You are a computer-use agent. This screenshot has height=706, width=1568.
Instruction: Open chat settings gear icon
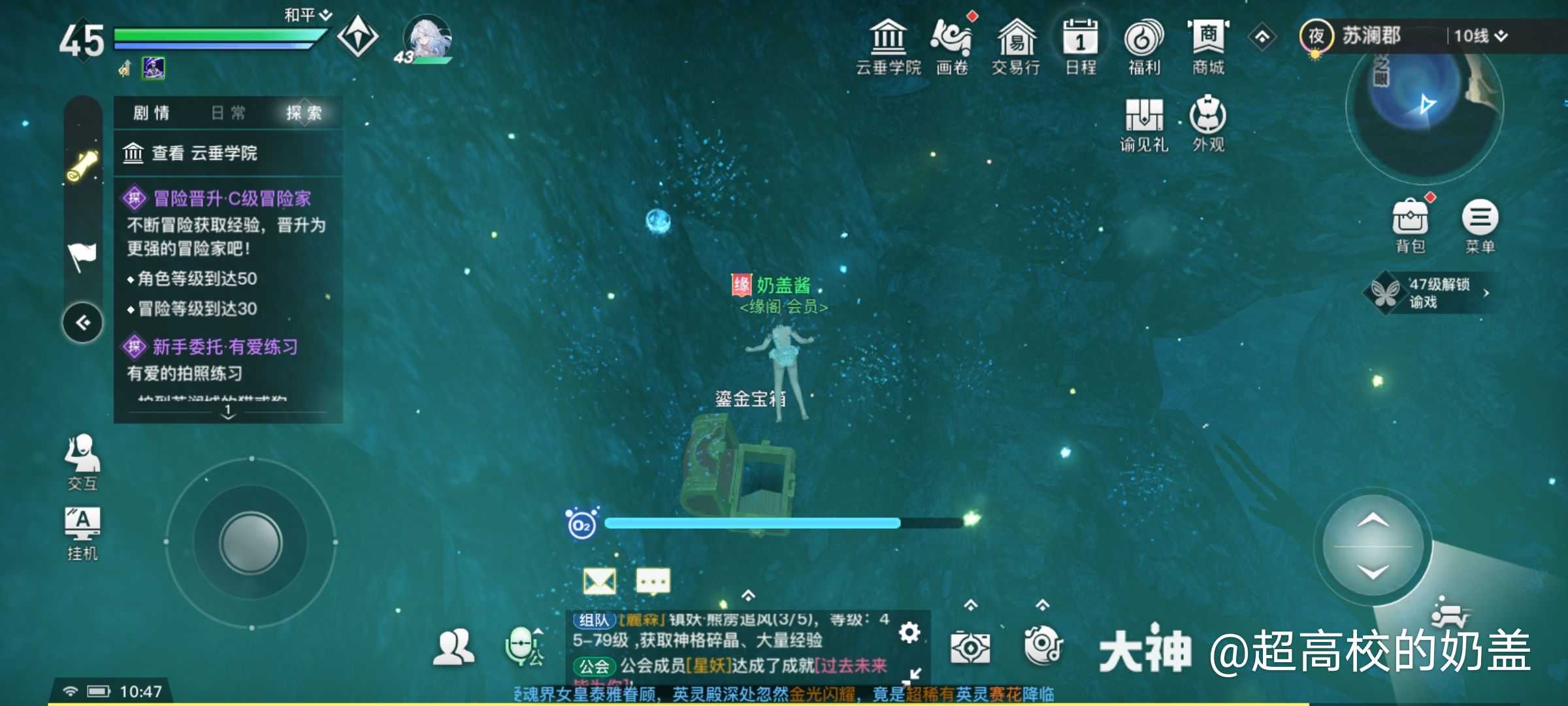[909, 632]
